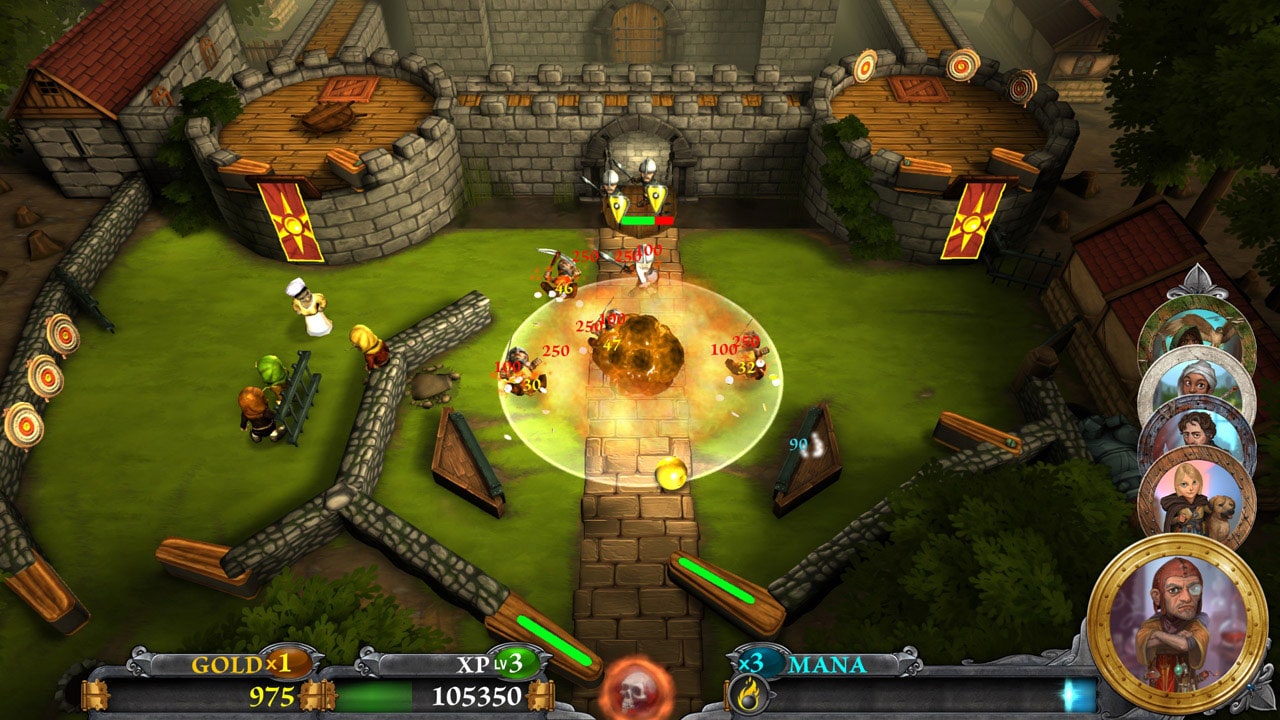The image size is (1280, 720).
Task: Select the healer in the white headwrap portrait
Action: [1194, 381]
